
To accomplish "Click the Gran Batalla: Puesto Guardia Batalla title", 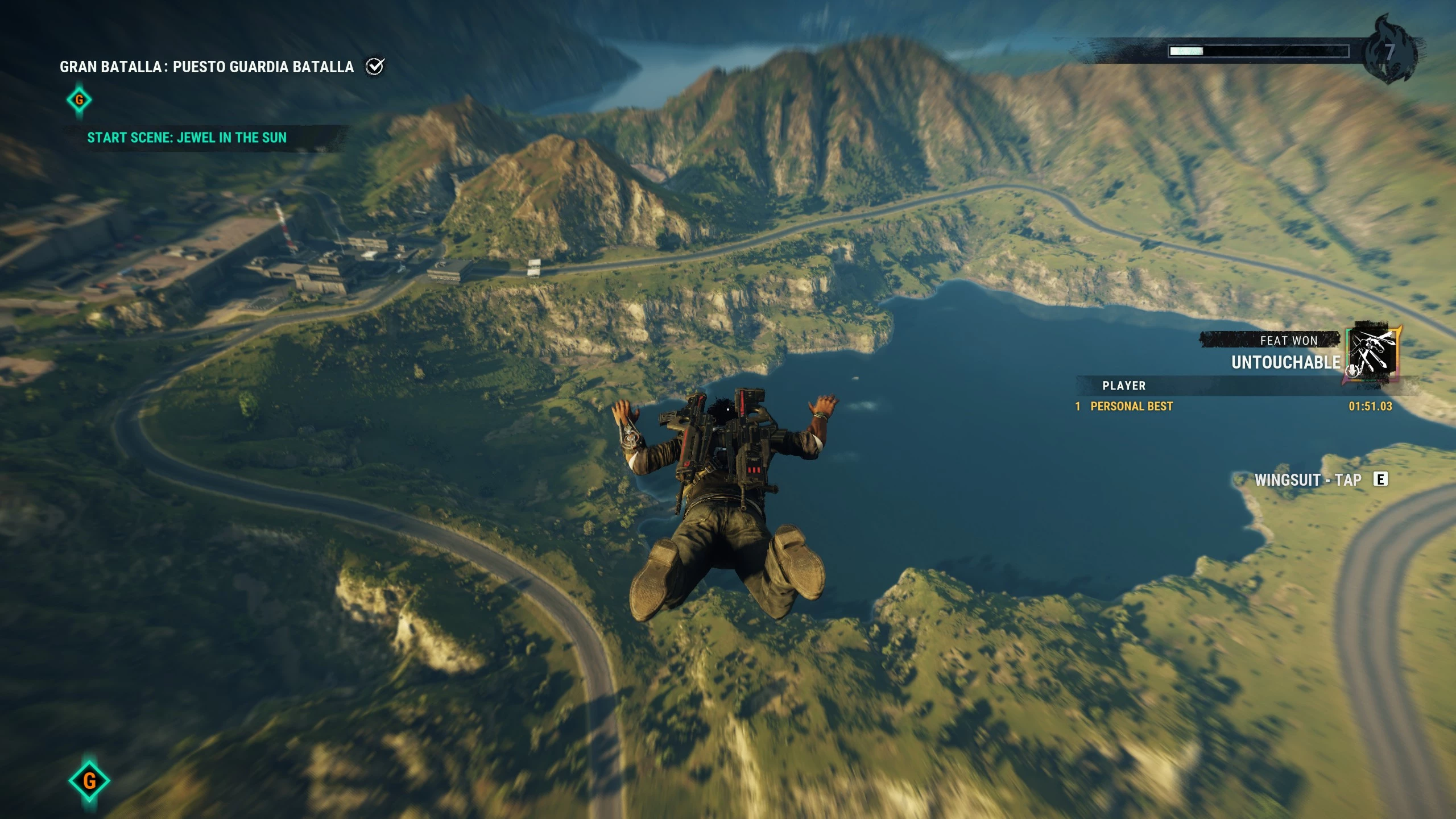I will 206,67.
